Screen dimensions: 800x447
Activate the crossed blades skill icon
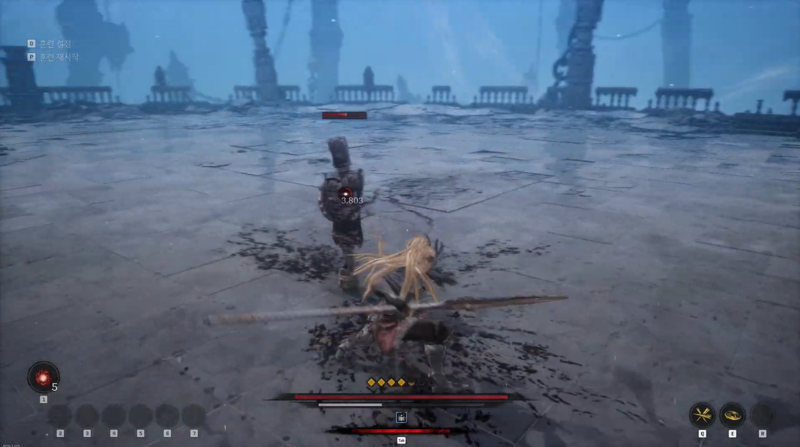pos(702,414)
